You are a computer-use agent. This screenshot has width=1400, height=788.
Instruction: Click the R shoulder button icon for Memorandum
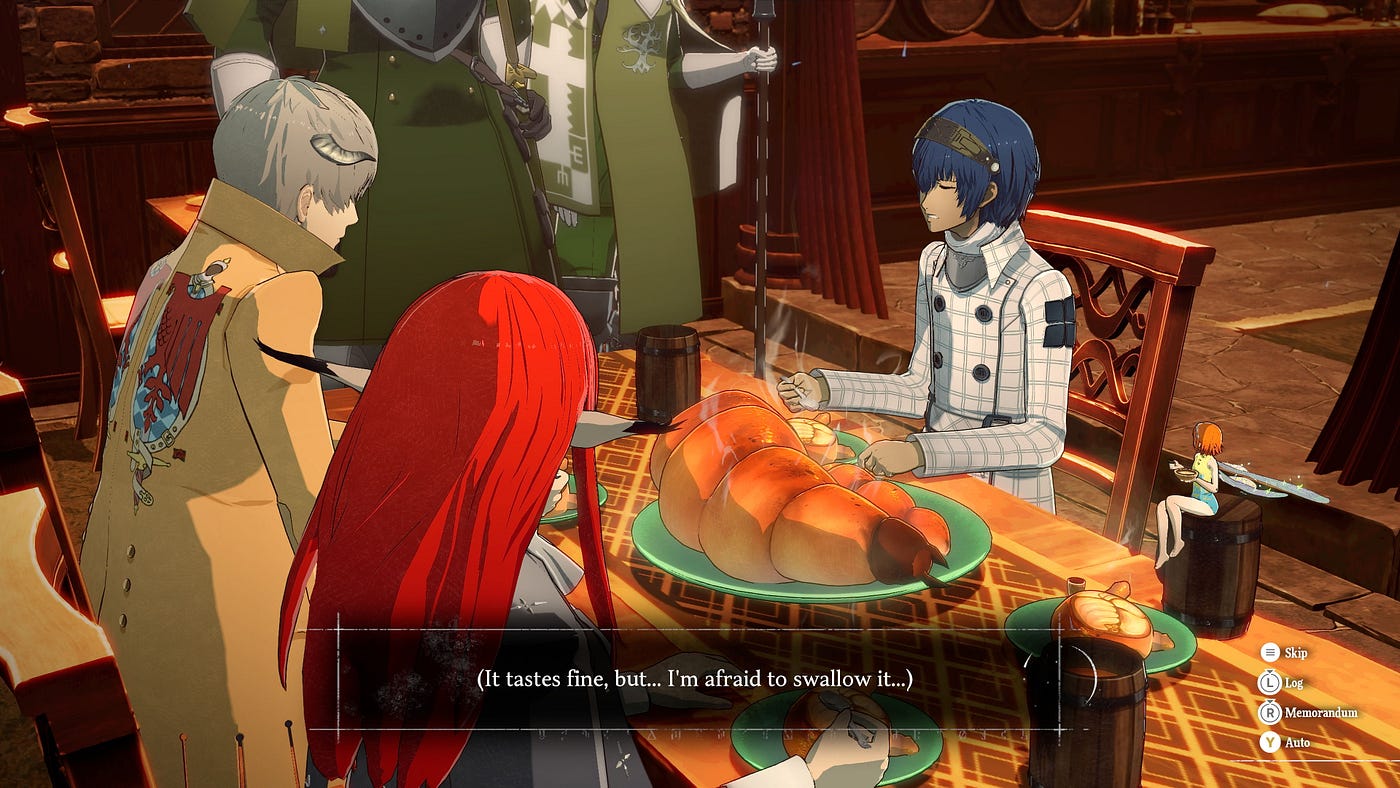[x=1271, y=712]
